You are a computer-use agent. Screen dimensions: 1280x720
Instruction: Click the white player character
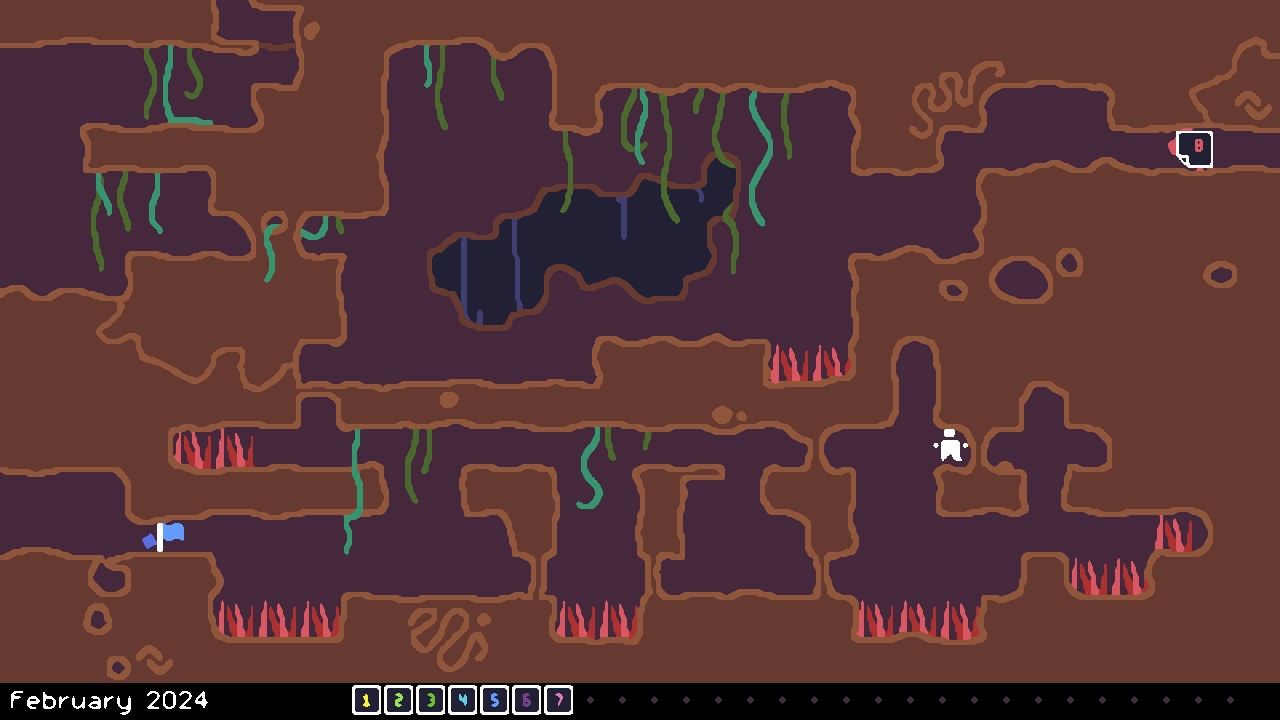point(948,447)
